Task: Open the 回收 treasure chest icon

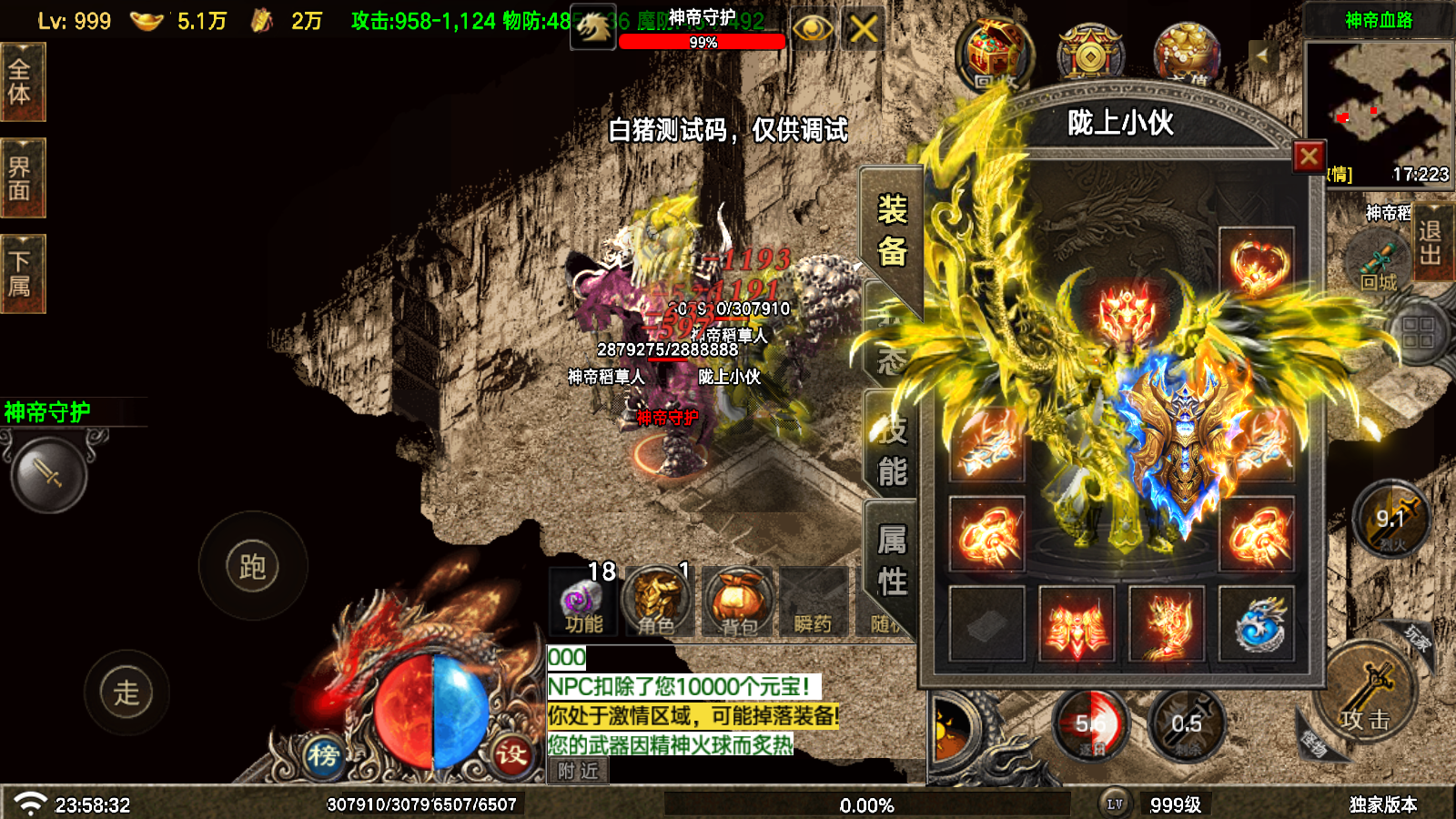Action: [995, 55]
